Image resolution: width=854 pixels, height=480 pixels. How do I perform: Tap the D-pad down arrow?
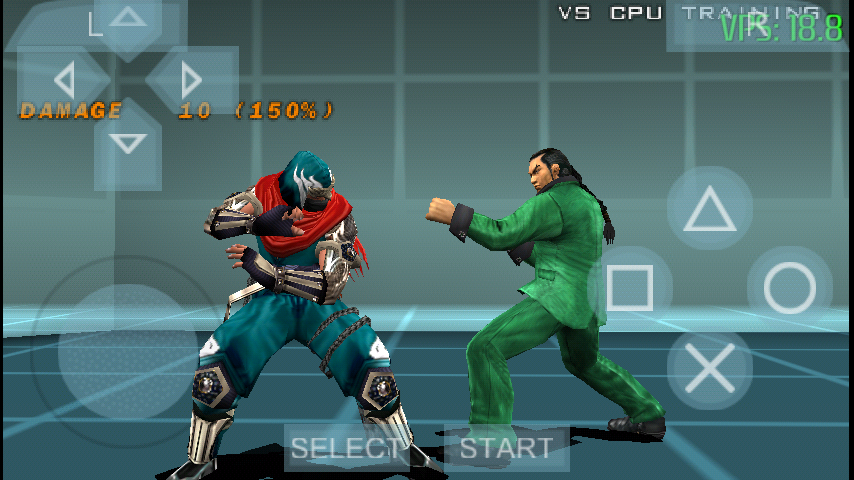click(127, 143)
